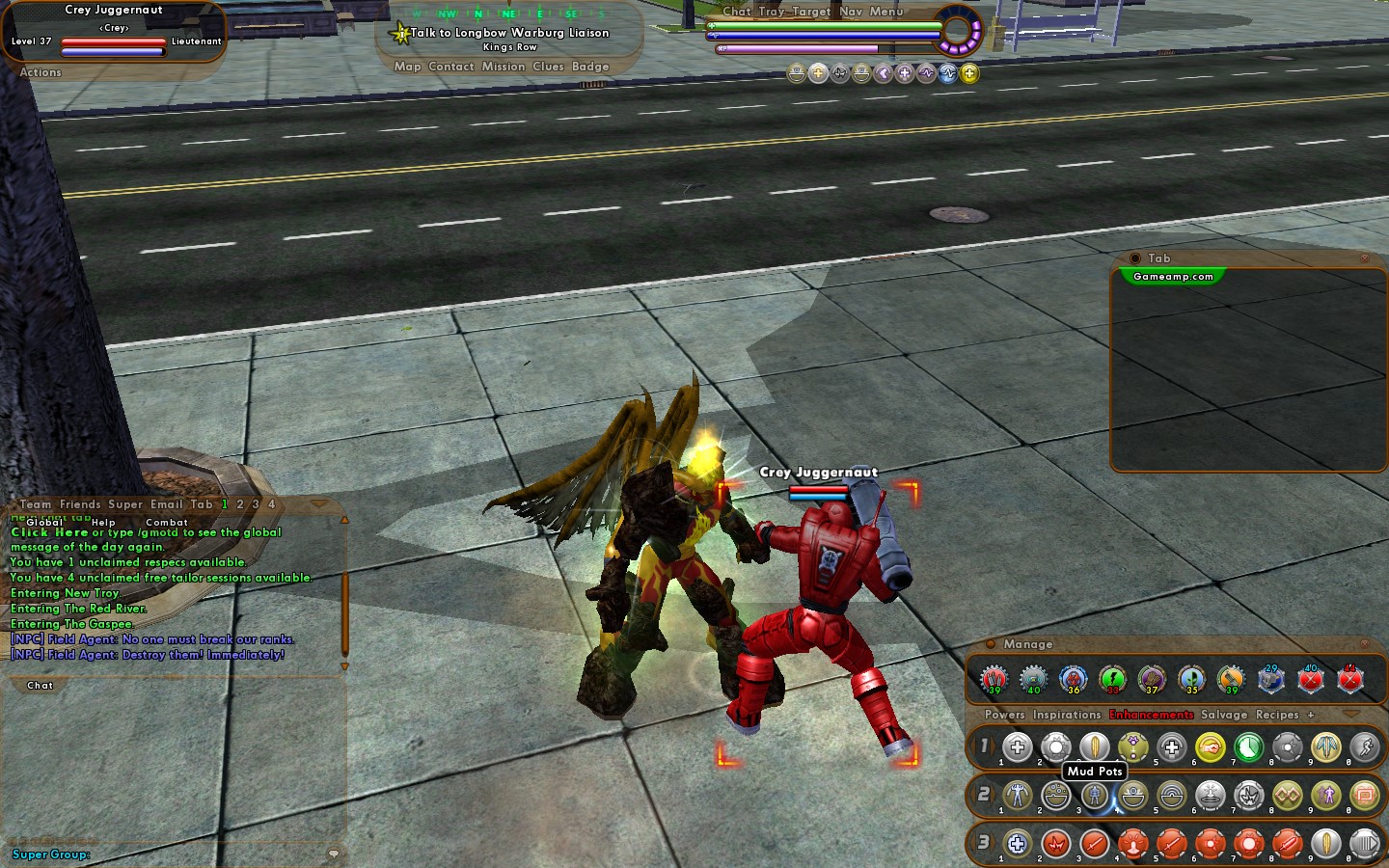Open the Recipes tab
The width and height of the screenshot is (1389, 868).
click(1277, 715)
